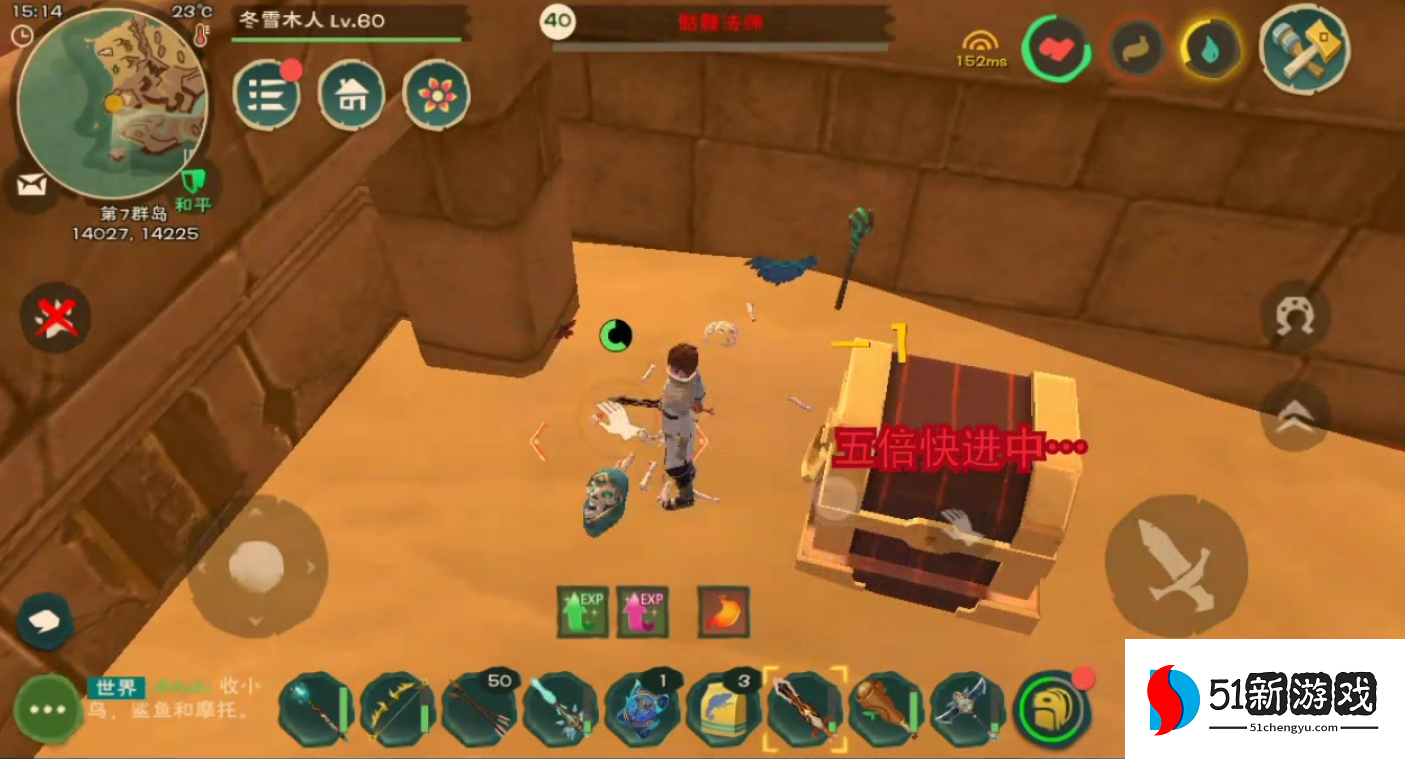This screenshot has height=759, width=1405.
Task: Open the mail envelope icon
Action: point(32,186)
